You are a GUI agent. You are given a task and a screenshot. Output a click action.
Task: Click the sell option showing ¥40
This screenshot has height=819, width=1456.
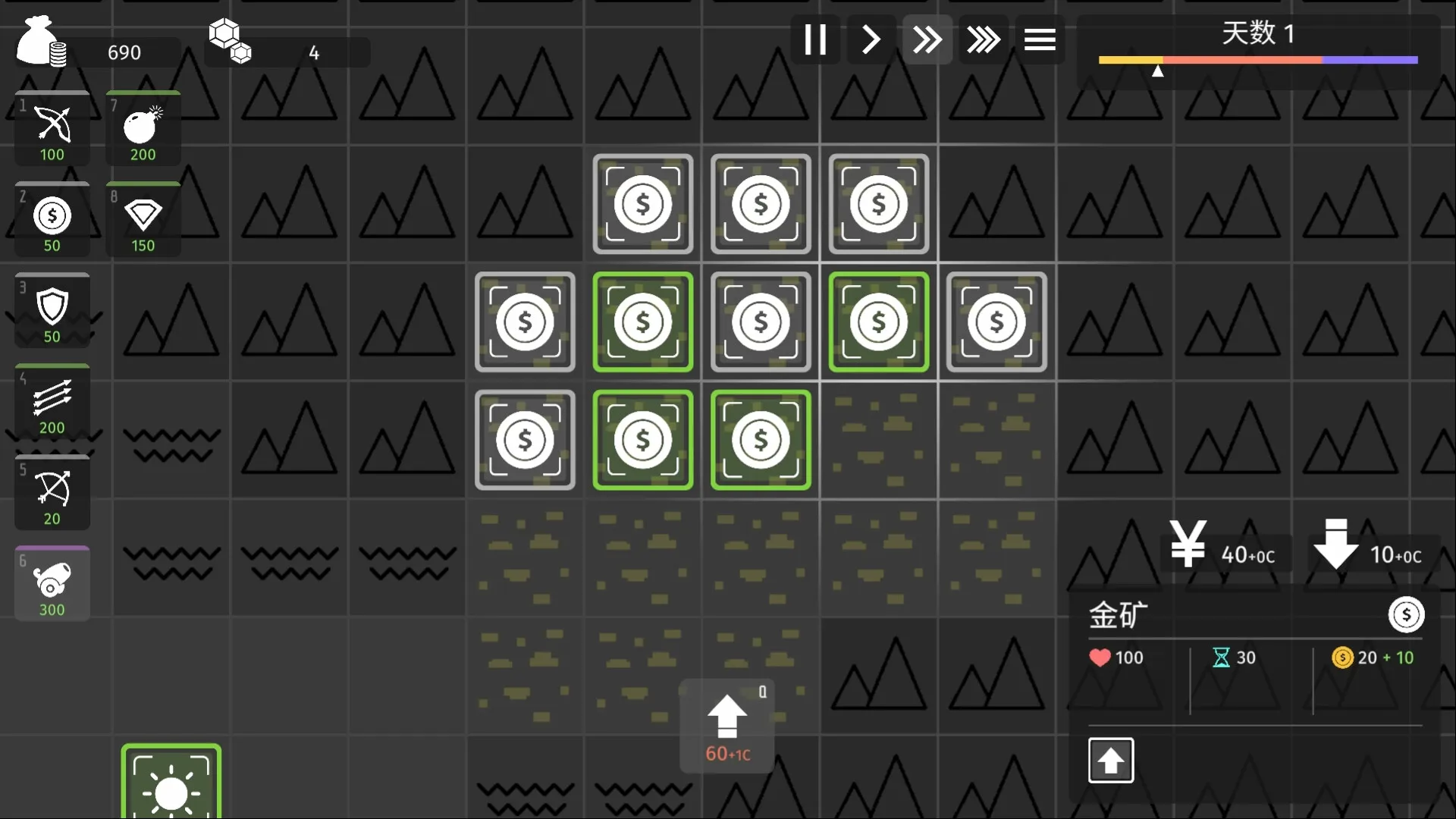[1226, 554]
